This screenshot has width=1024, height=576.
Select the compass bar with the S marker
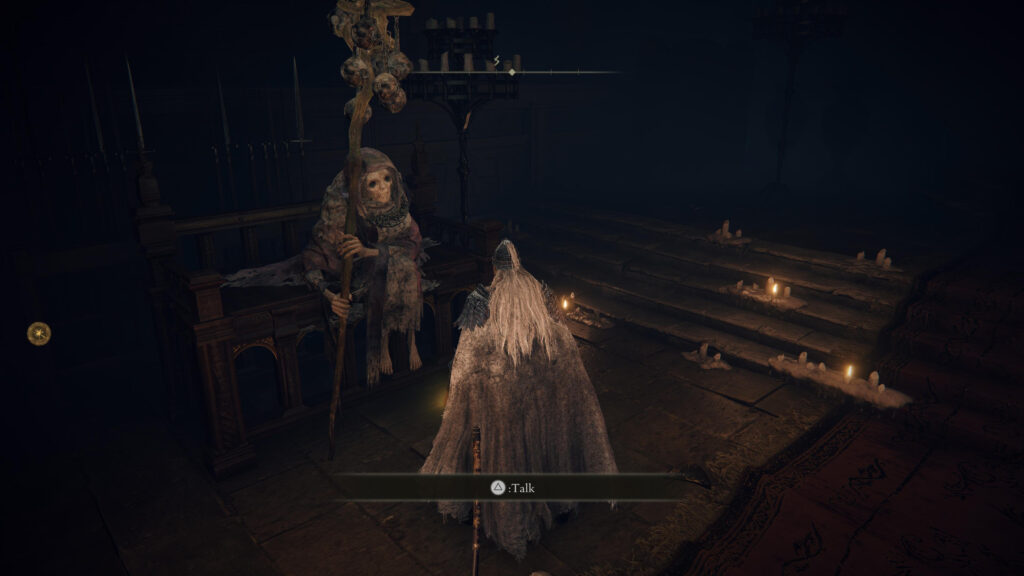[511, 71]
